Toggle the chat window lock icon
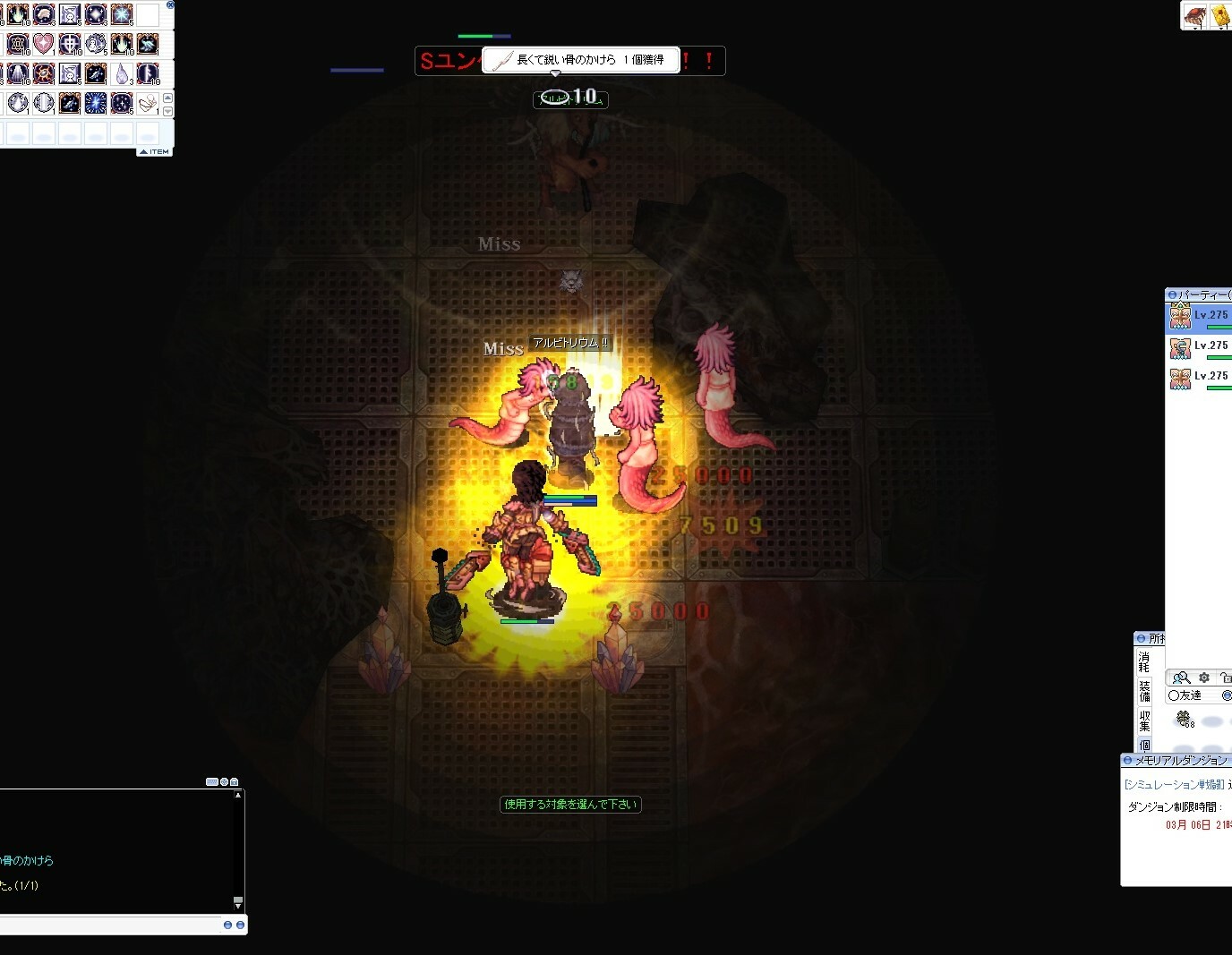This screenshot has width=1232, height=955. pos(235,781)
